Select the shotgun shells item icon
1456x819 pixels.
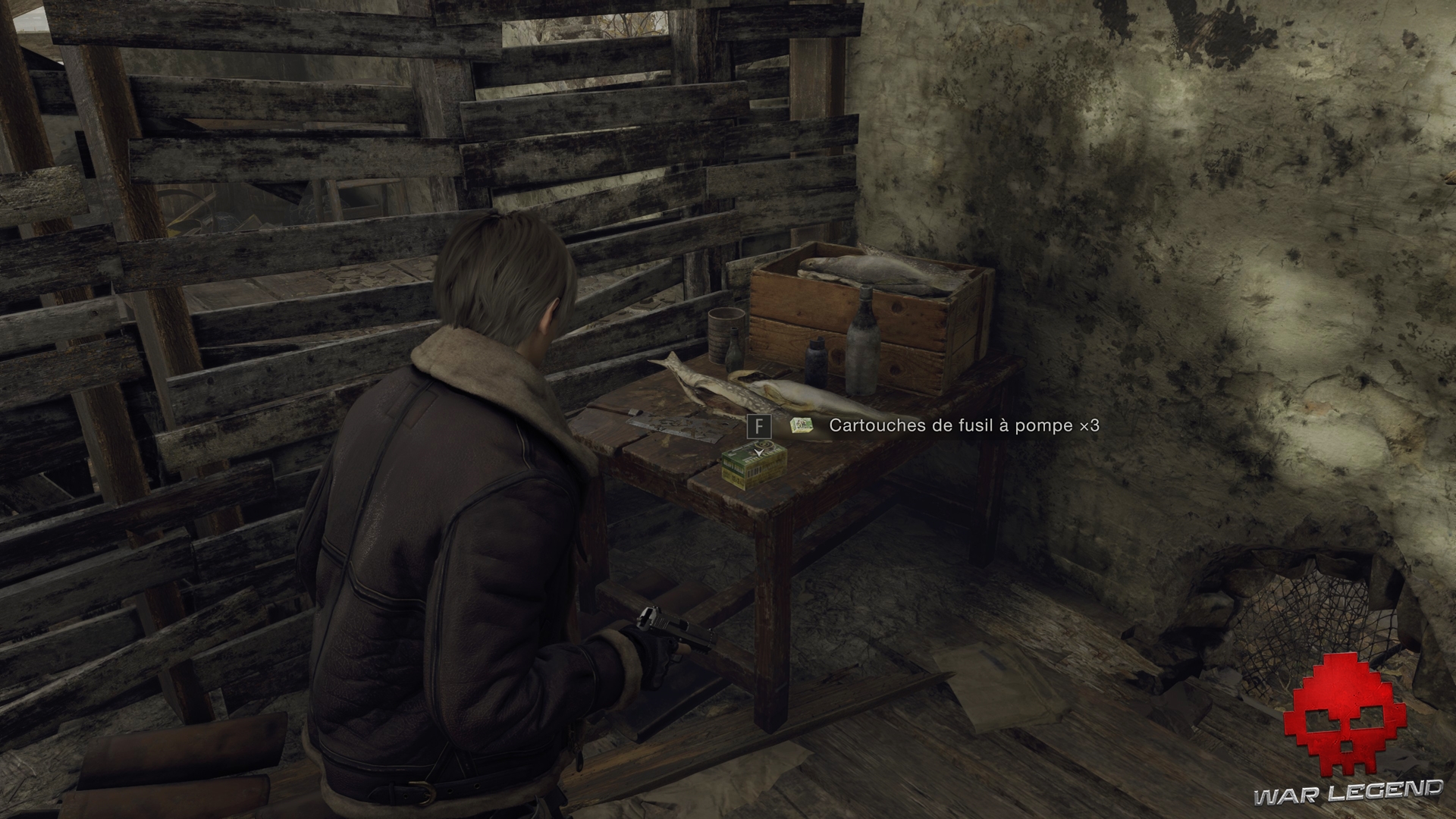801,425
